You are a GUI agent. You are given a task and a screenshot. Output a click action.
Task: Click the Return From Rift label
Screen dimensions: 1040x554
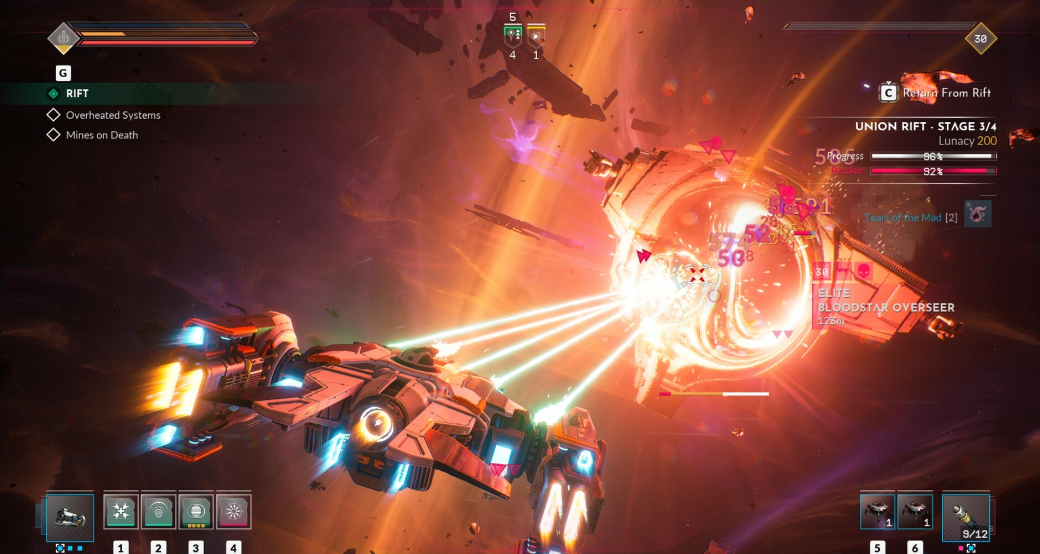point(946,93)
